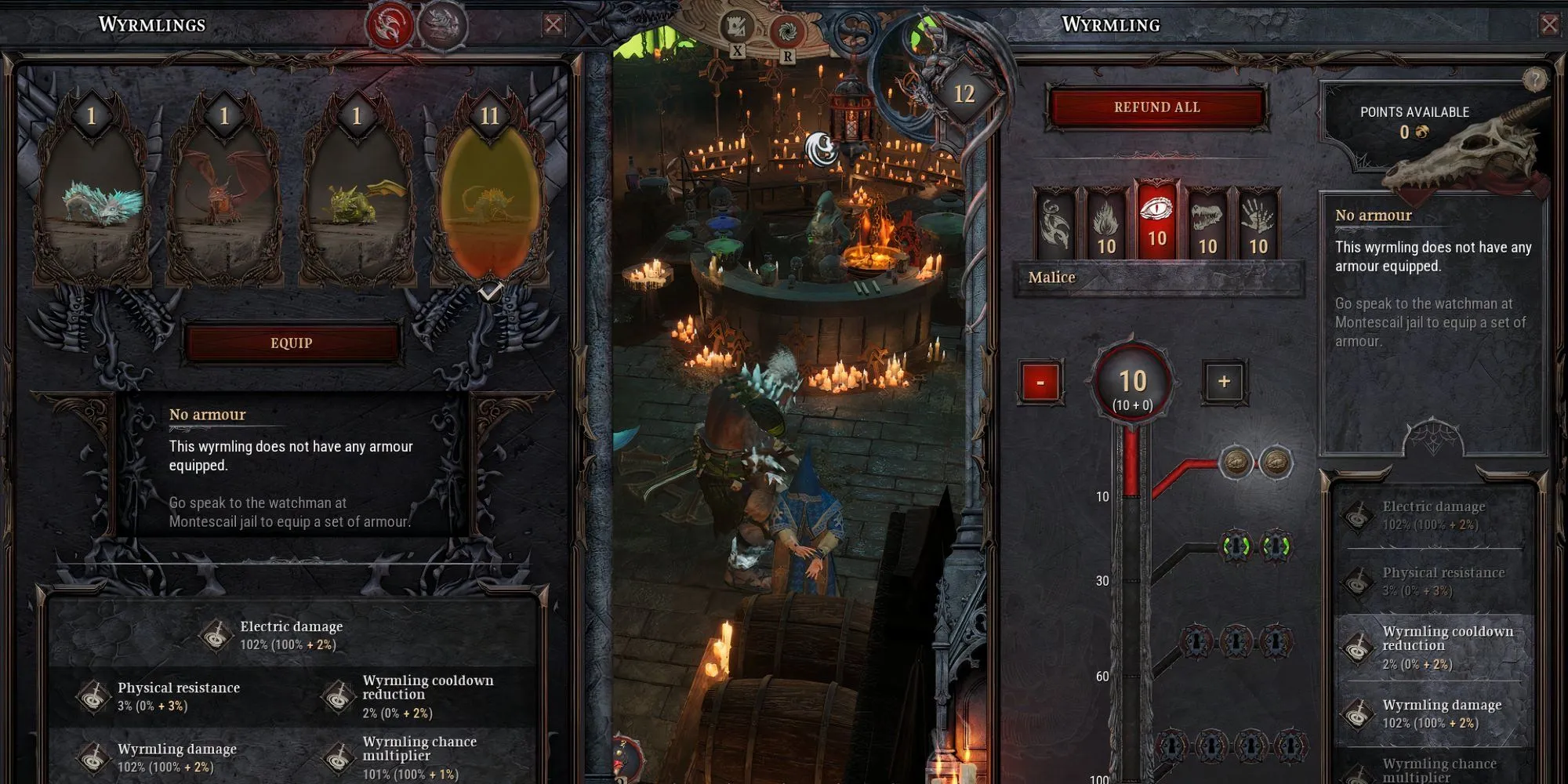
Task: Equip the selected wyrmling
Action: coord(292,343)
